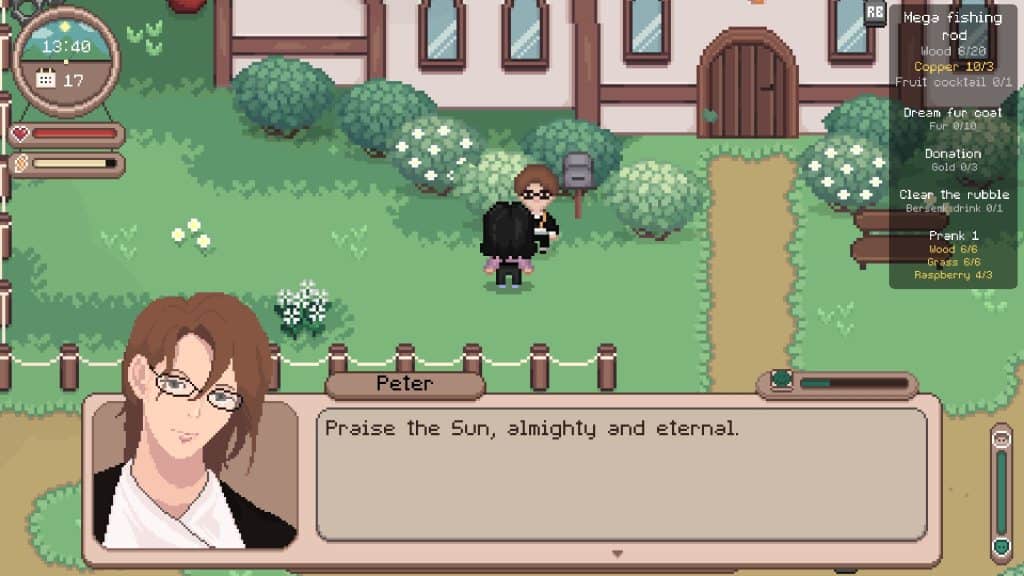
Task: Choose the Donation quest in tracker
Action: pyautogui.click(x=952, y=154)
